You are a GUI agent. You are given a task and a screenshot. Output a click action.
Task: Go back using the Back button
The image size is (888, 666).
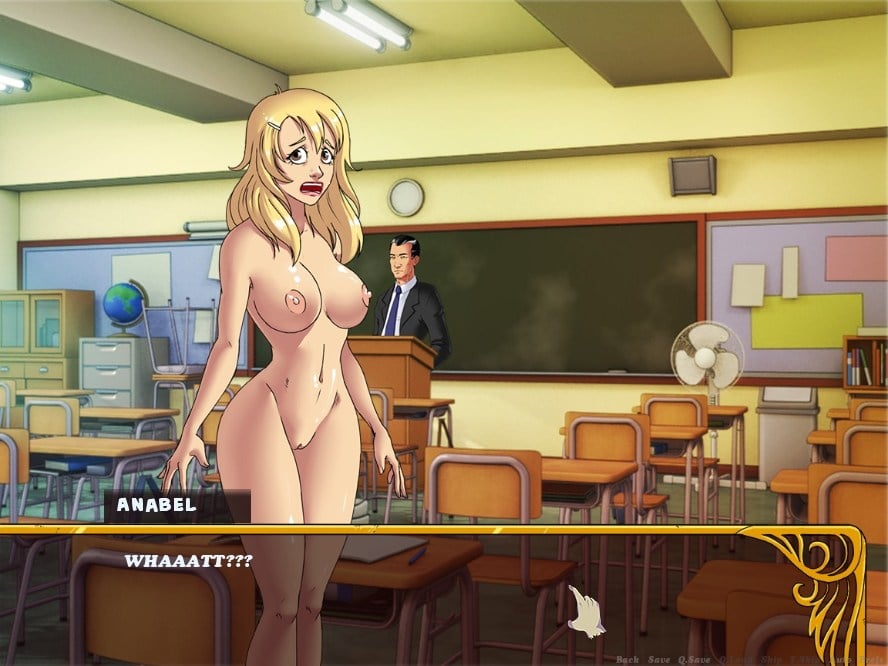coord(627,660)
